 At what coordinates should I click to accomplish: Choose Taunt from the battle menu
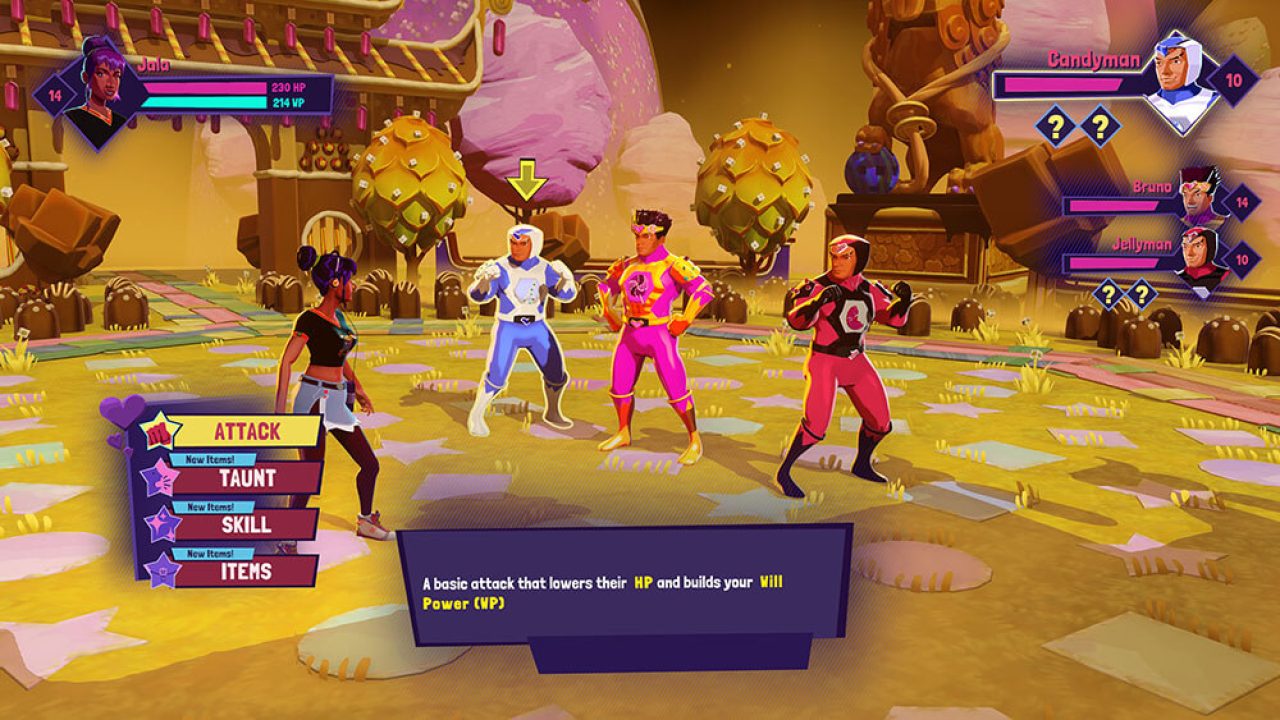pos(248,478)
